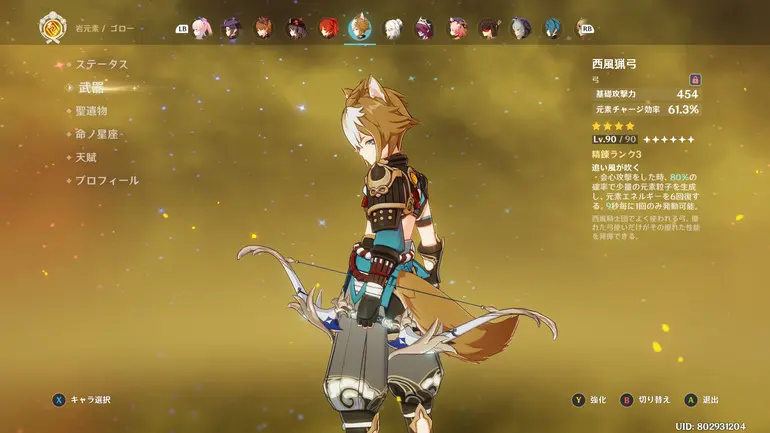Select the 武器 menu entry
This screenshot has height=433, width=770.
[x=91, y=87]
